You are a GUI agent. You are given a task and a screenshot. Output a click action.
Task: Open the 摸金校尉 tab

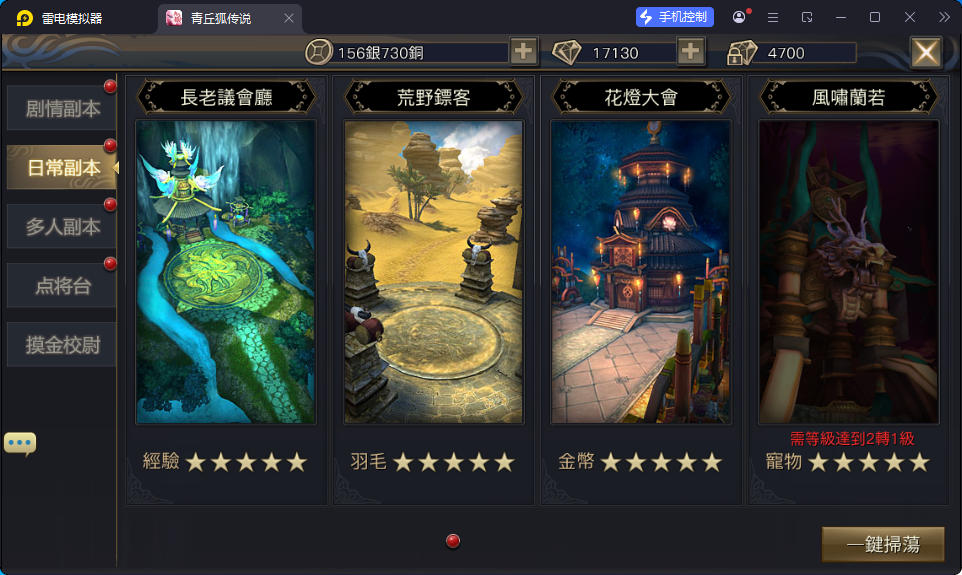pyautogui.click(x=62, y=346)
